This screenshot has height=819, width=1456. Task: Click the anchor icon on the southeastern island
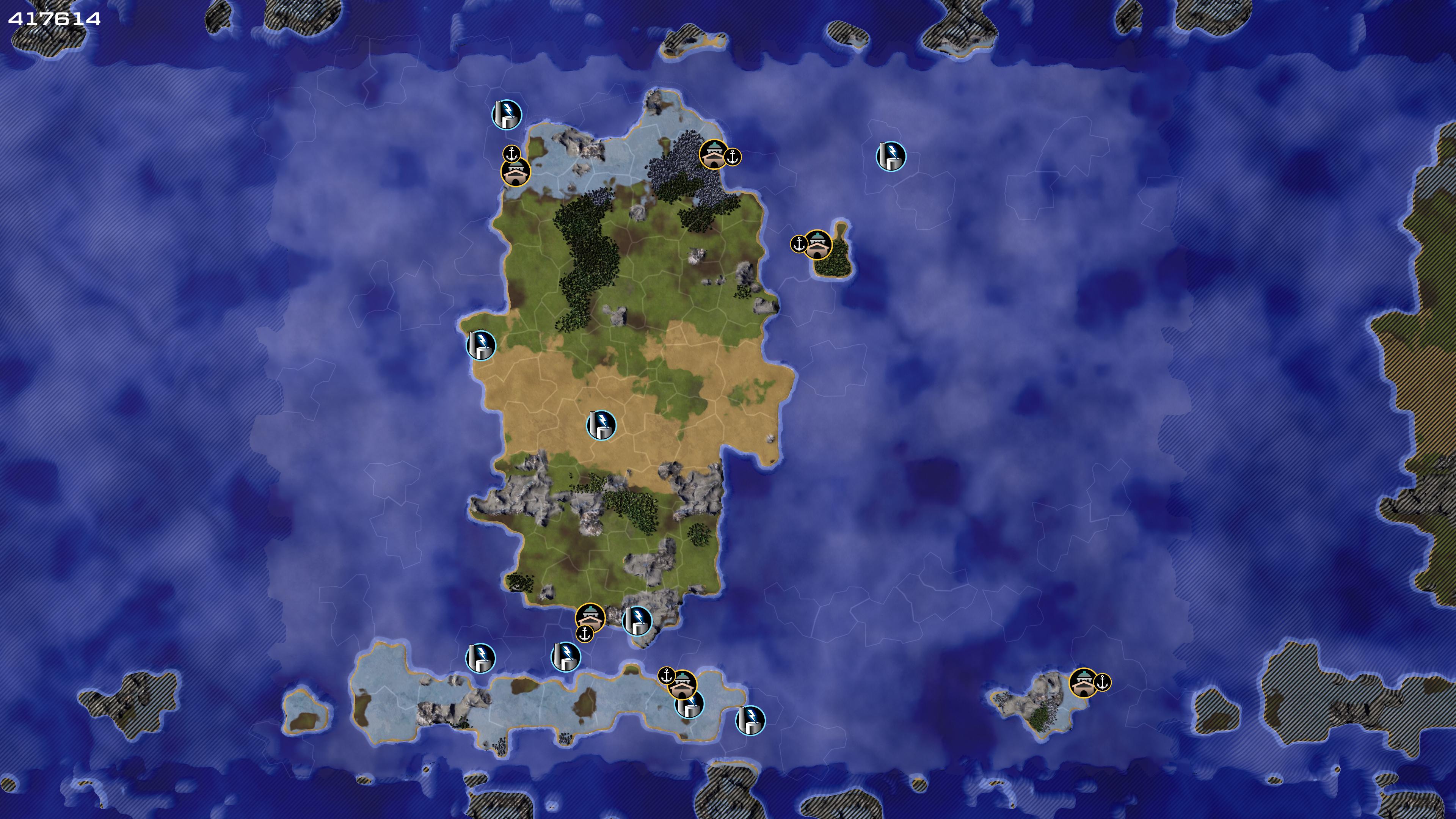pos(1102,682)
